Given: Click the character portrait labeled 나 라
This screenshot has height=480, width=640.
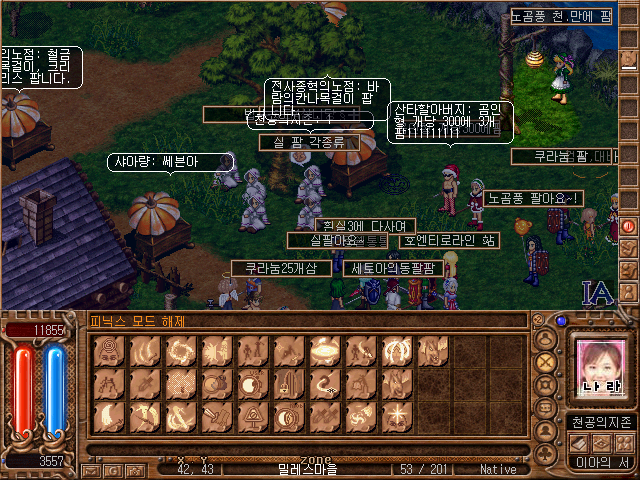Looking at the screenshot, I should pyautogui.click(x=602, y=368).
